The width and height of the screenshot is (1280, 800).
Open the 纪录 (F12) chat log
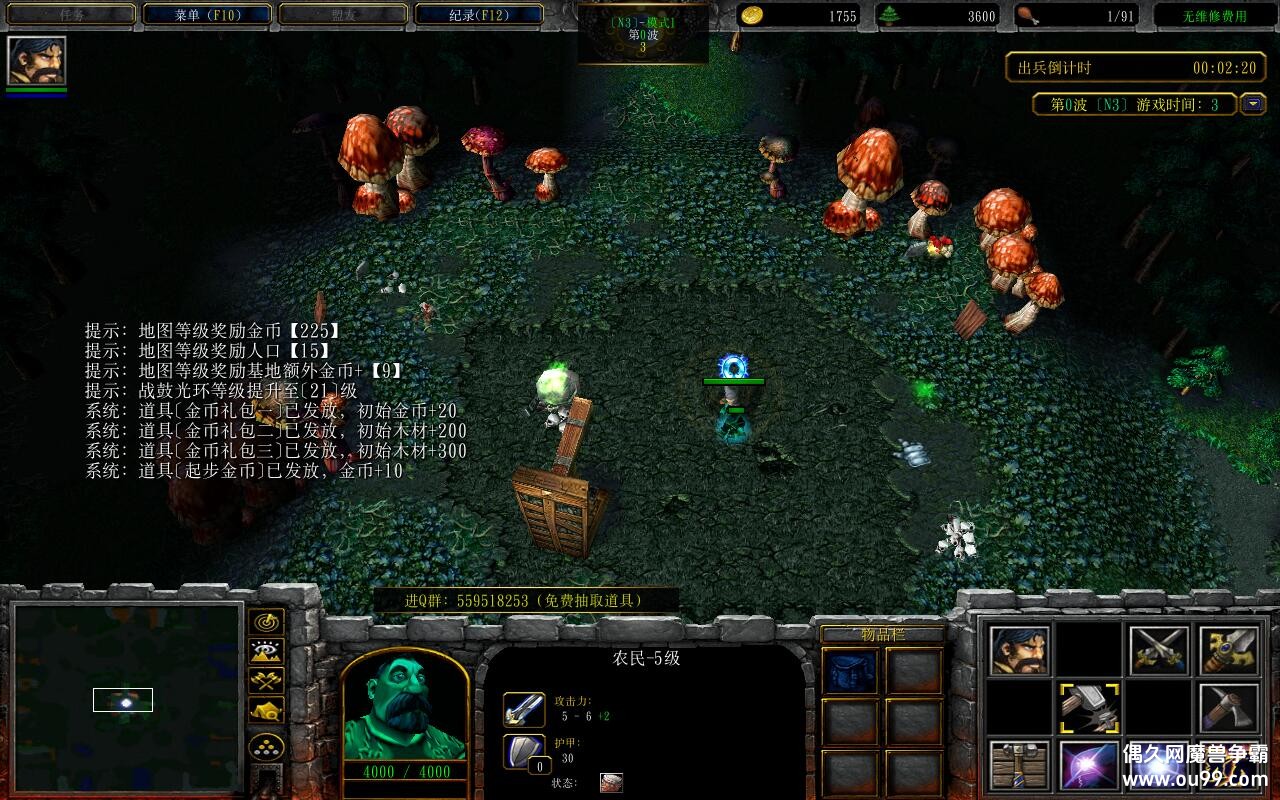[x=478, y=15]
